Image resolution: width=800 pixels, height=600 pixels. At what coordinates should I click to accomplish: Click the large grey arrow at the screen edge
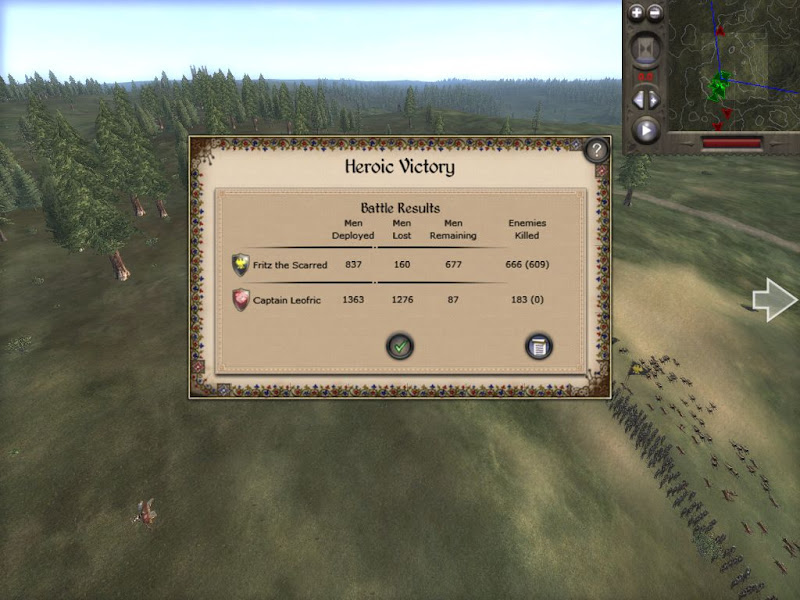(x=775, y=300)
